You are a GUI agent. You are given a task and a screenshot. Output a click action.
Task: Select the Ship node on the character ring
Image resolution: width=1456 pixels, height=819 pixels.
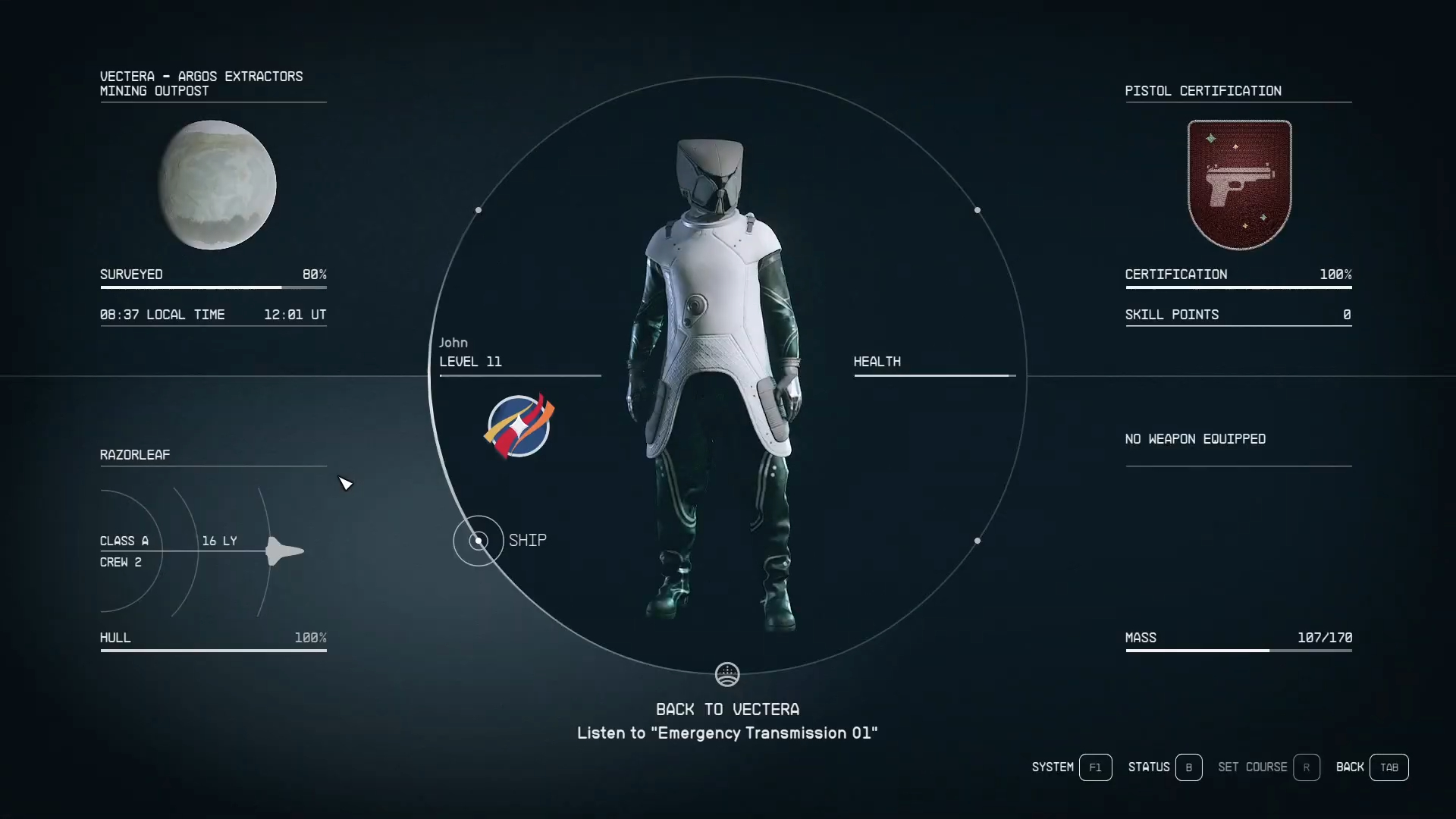point(478,541)
